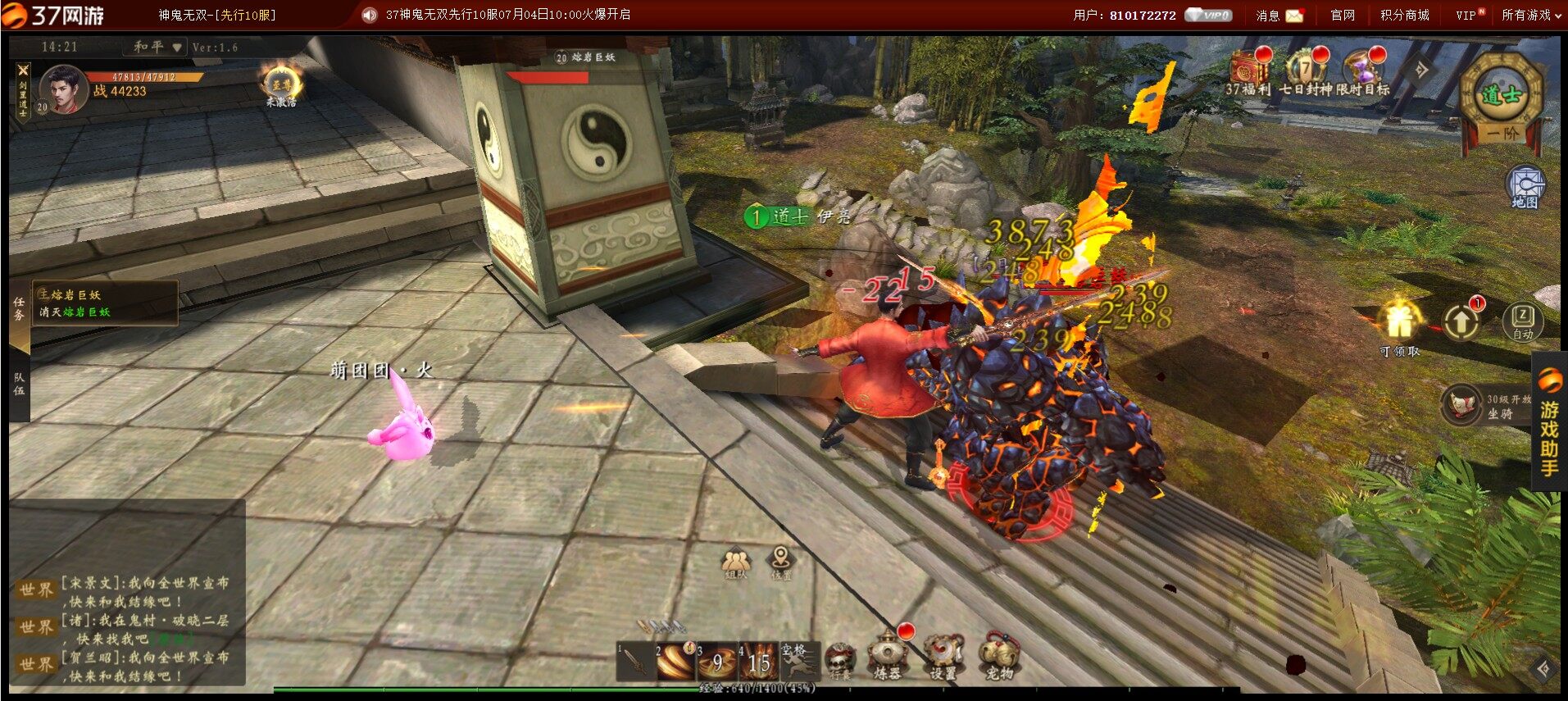Select the 空格 dash skill slot
Image resolution: width=1568 pixels, height=701 pixels.
[798, 660]
